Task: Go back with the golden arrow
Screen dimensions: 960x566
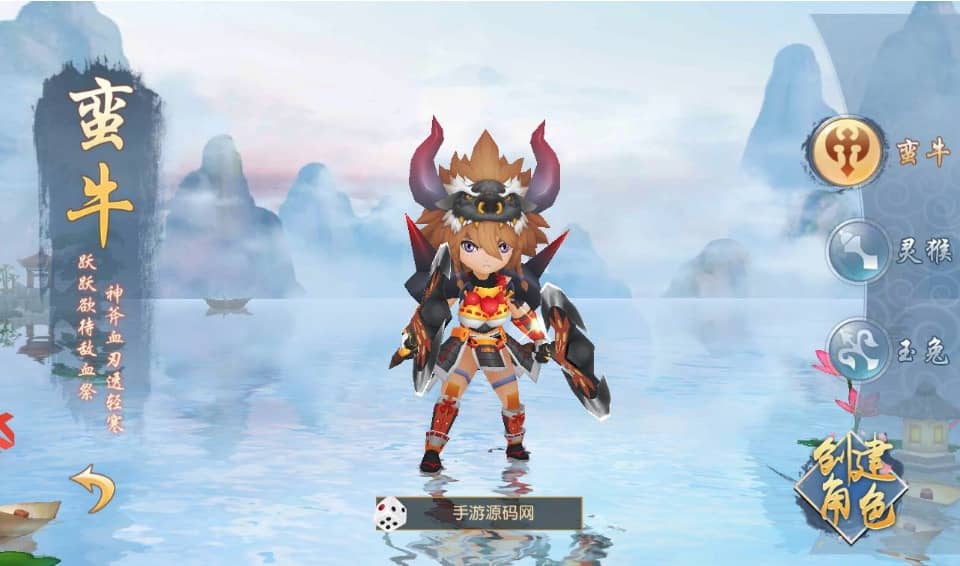Action: click(93, 486)
